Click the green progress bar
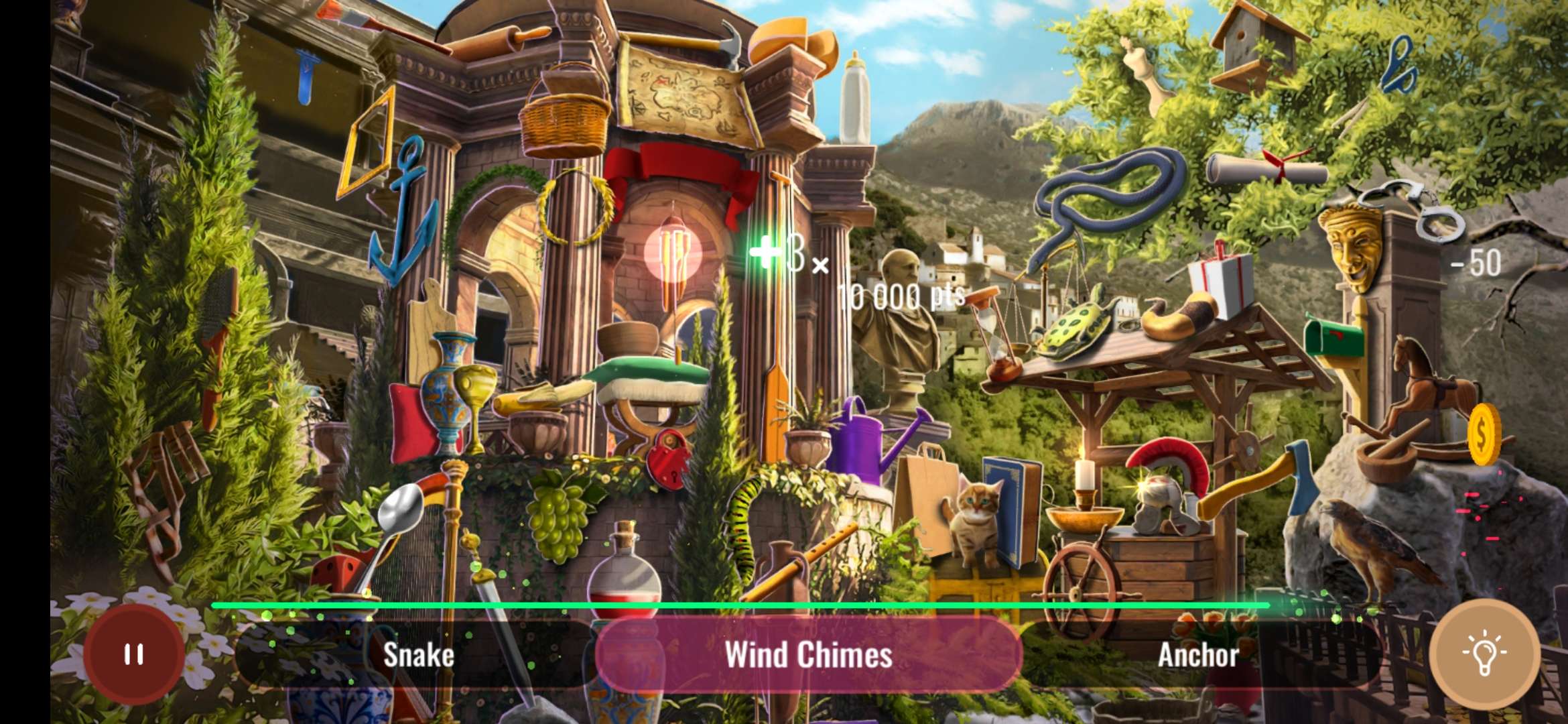This screenshot has height=724, width=1568. click(x=737, y=605)
